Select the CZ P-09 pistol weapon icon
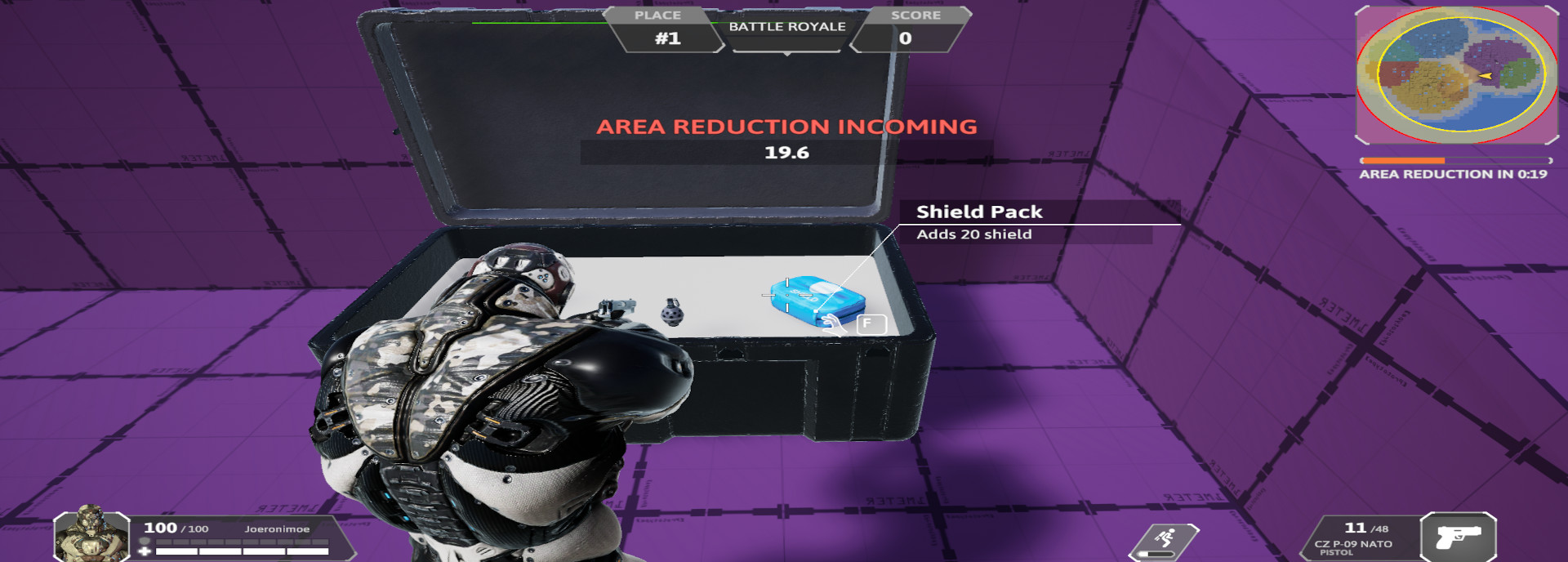This screenshot has width=1568, height=562. pos(1458,537)
